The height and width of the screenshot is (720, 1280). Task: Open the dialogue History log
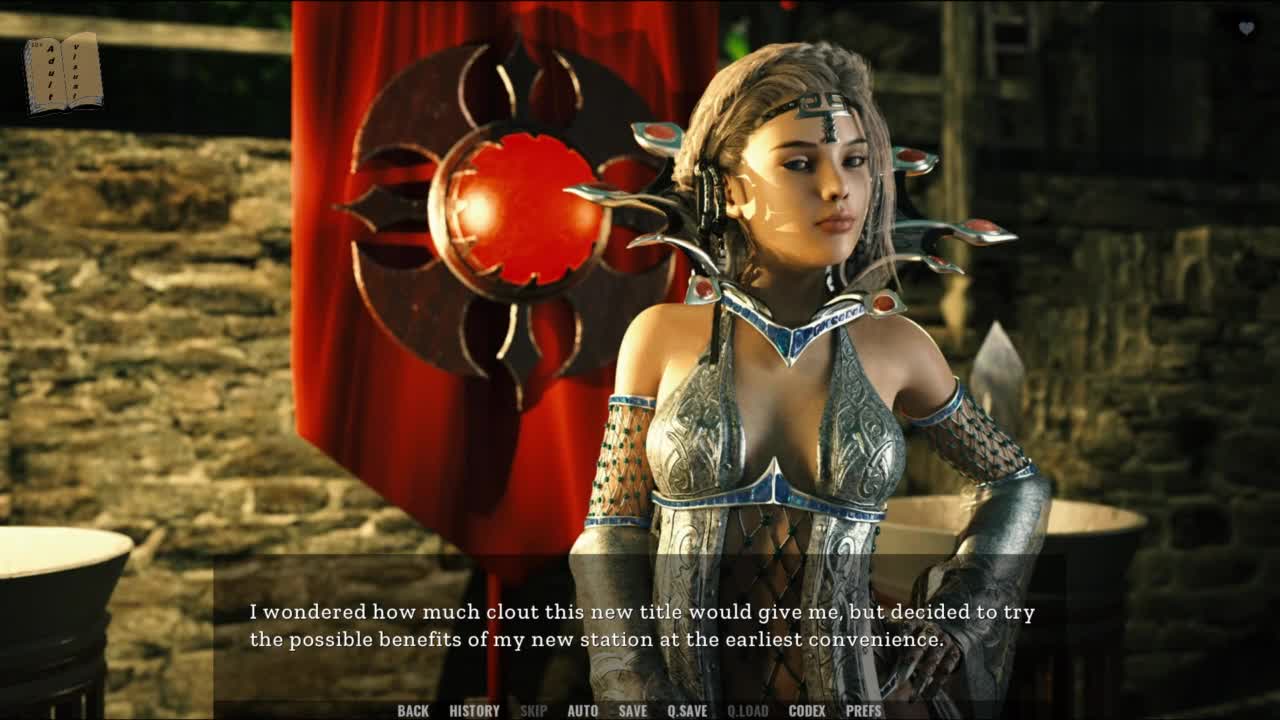click(474, 711)
